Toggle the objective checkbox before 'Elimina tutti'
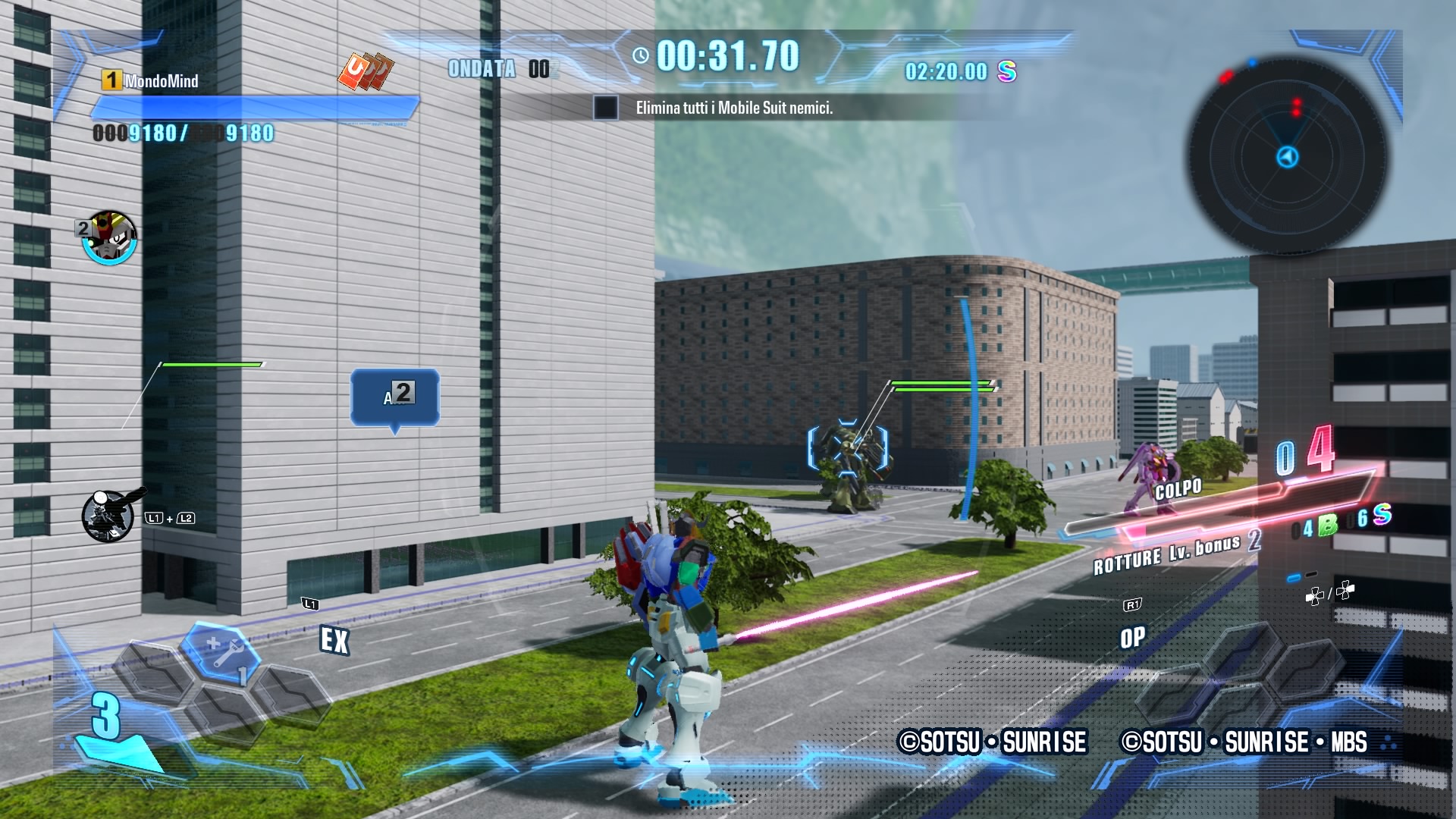The width and height of the screenshot is (1456, 819). [x=604, y=110]
